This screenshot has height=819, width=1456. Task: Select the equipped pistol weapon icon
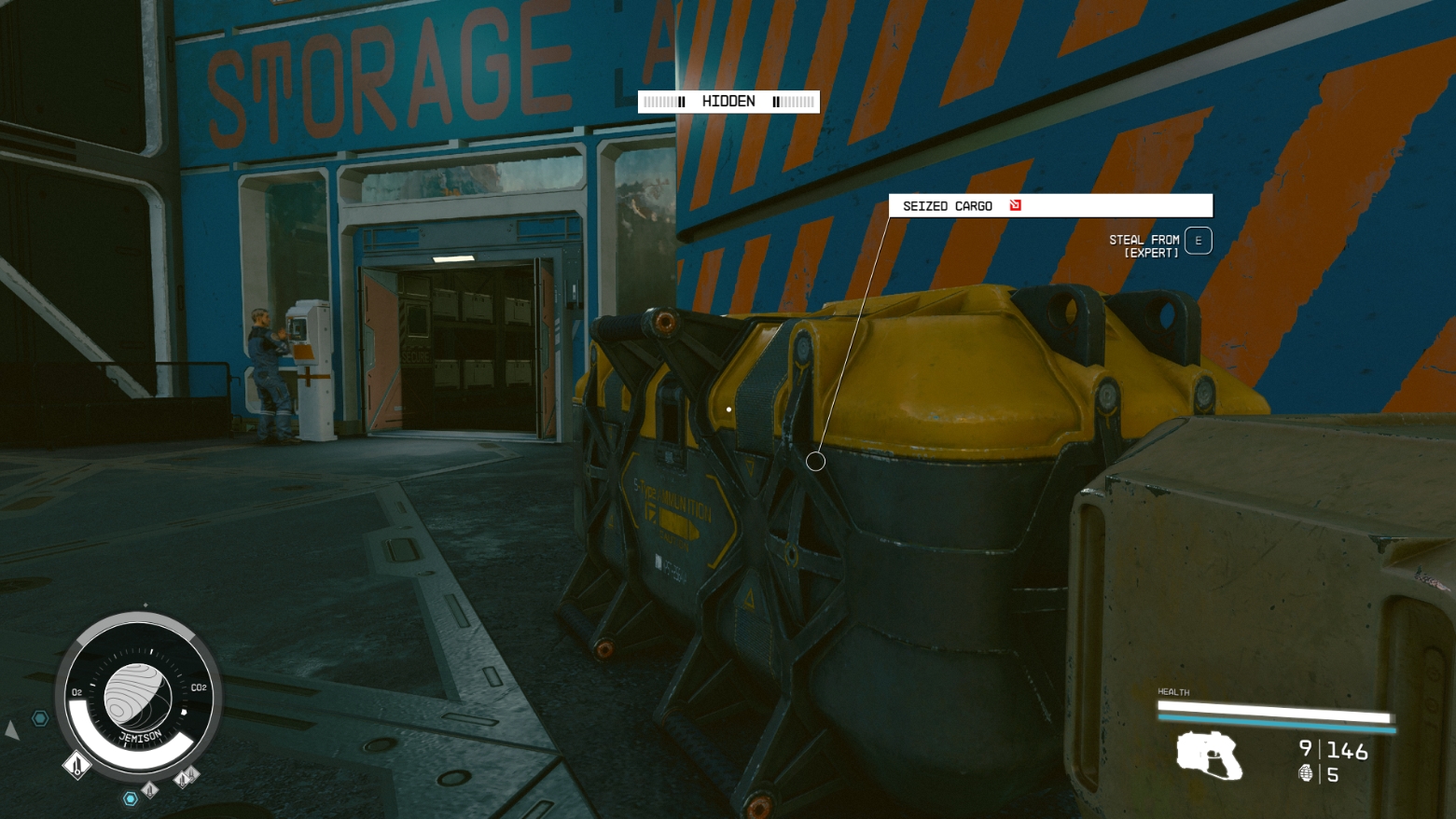pyautogui.click(x=1209, y=755)
